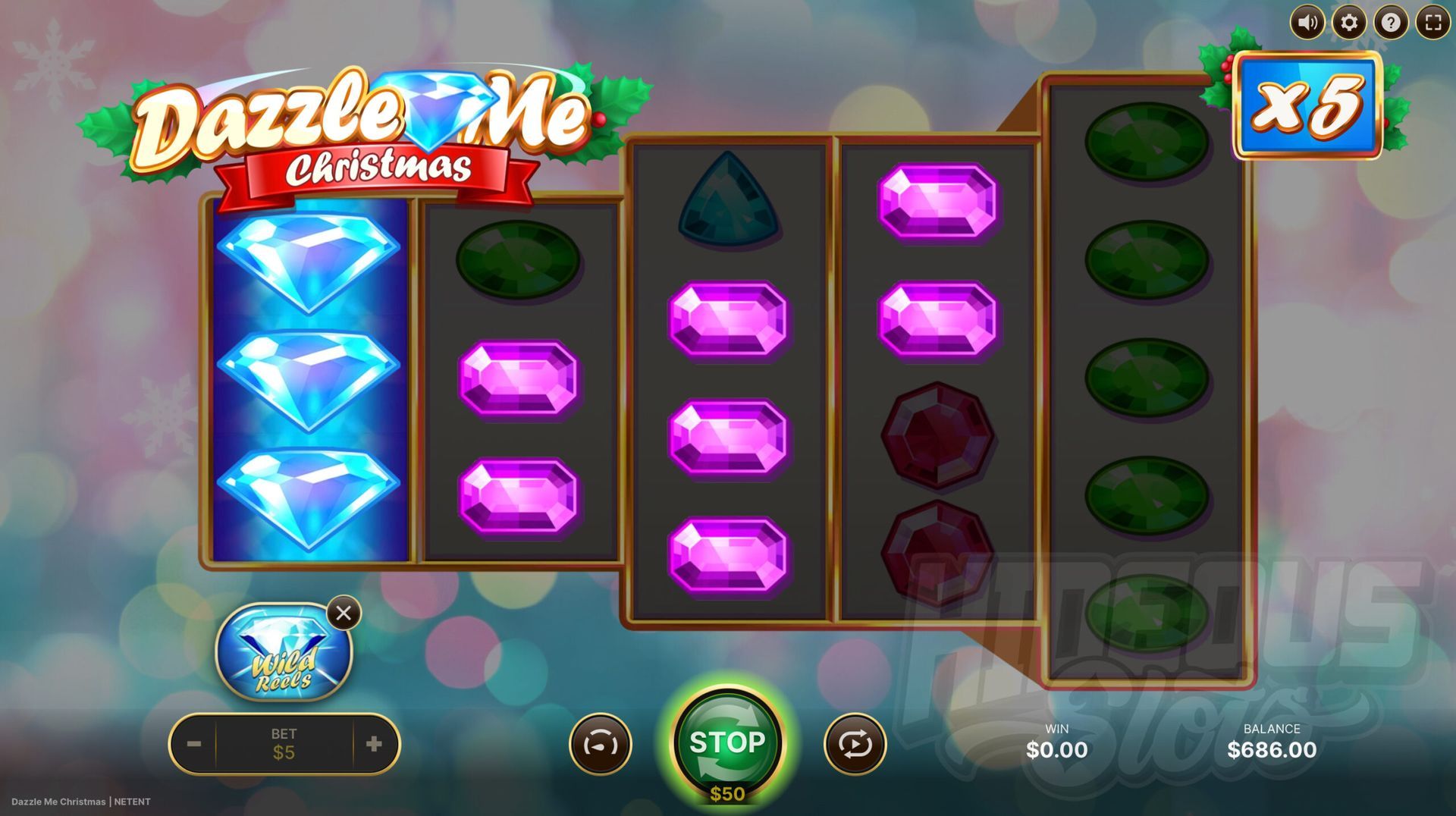Select the Wild Reels feature badge

[284, 652]
